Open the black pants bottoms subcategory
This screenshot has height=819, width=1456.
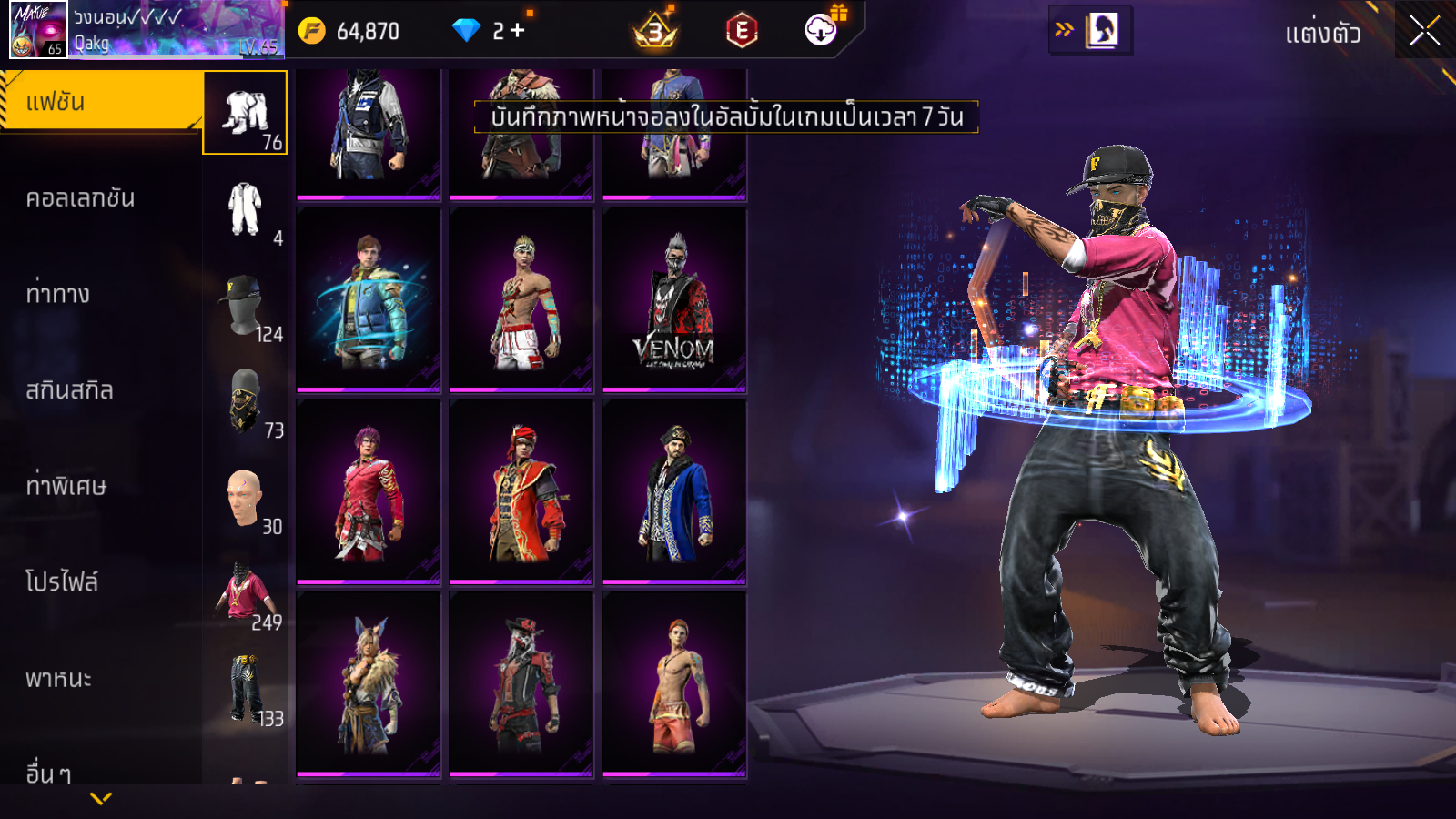(x=245, y=691)
